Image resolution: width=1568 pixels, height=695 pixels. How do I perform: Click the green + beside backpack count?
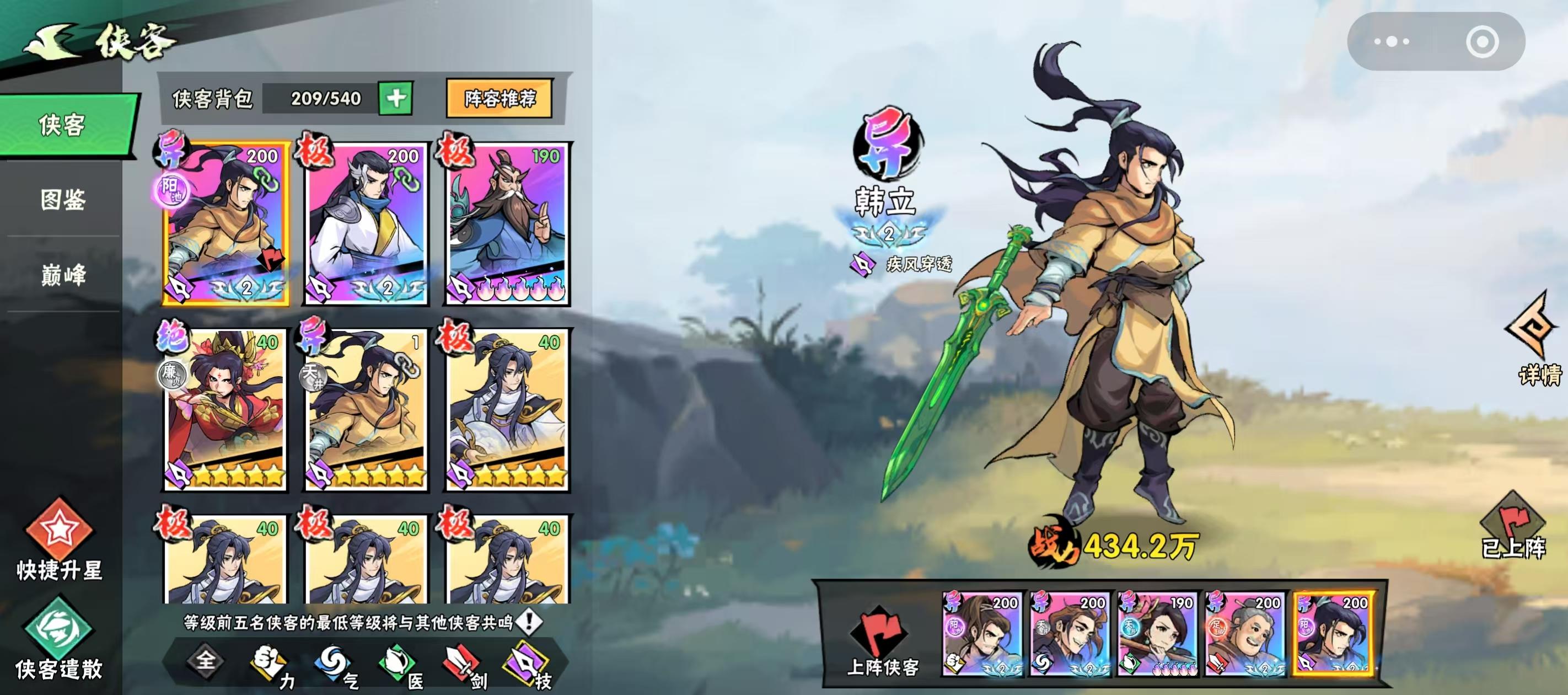click(x=396, y=99)
